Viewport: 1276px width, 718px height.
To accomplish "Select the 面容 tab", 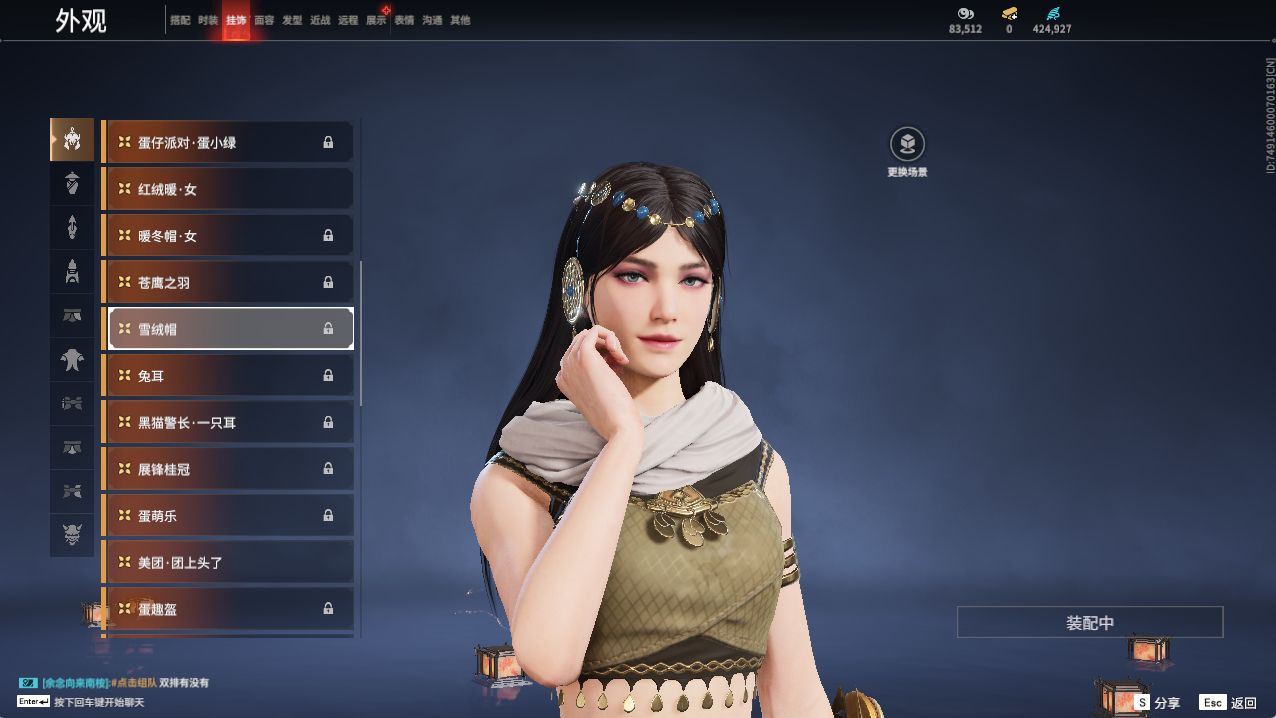I will pyautogui.click(x=264, y=20).
